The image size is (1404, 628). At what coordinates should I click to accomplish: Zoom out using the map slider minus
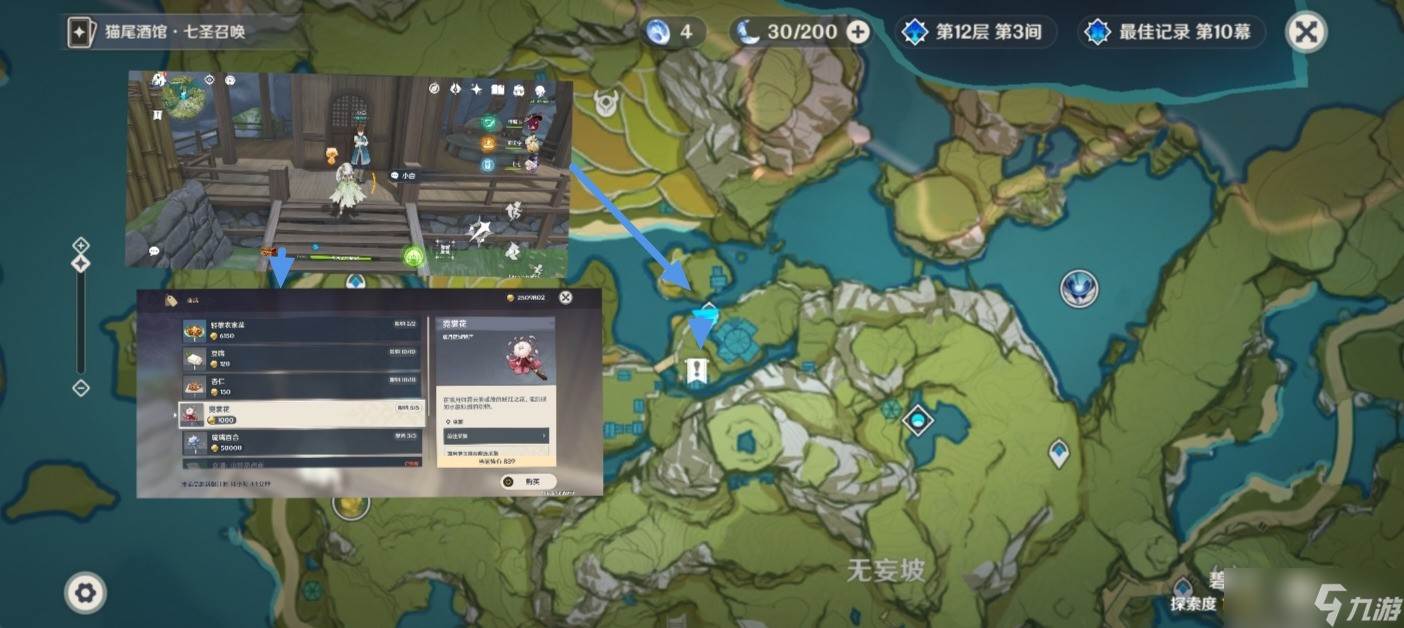[x=81, y=388]
